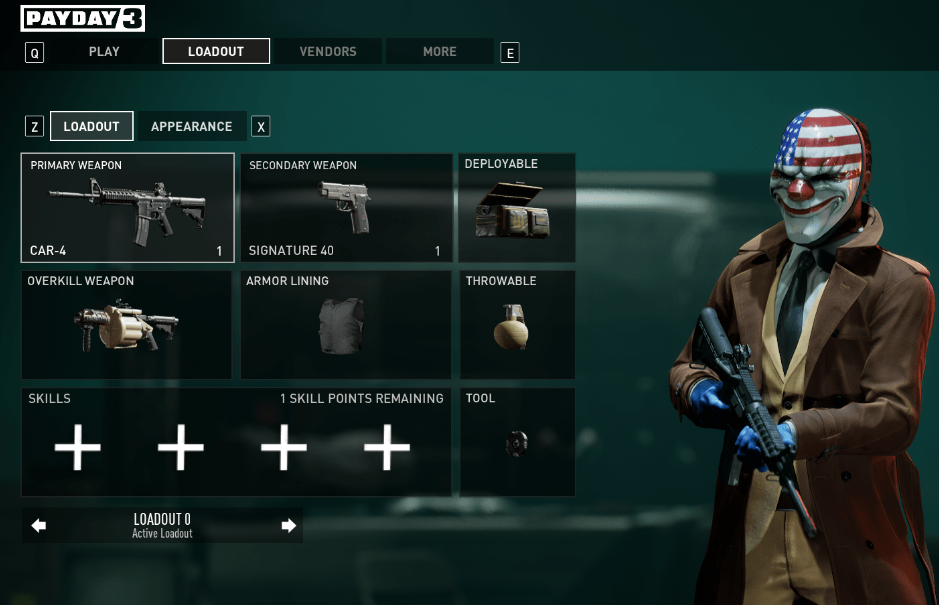
Task: Choose the Throwable grenade slot
Action: point(517,325)
